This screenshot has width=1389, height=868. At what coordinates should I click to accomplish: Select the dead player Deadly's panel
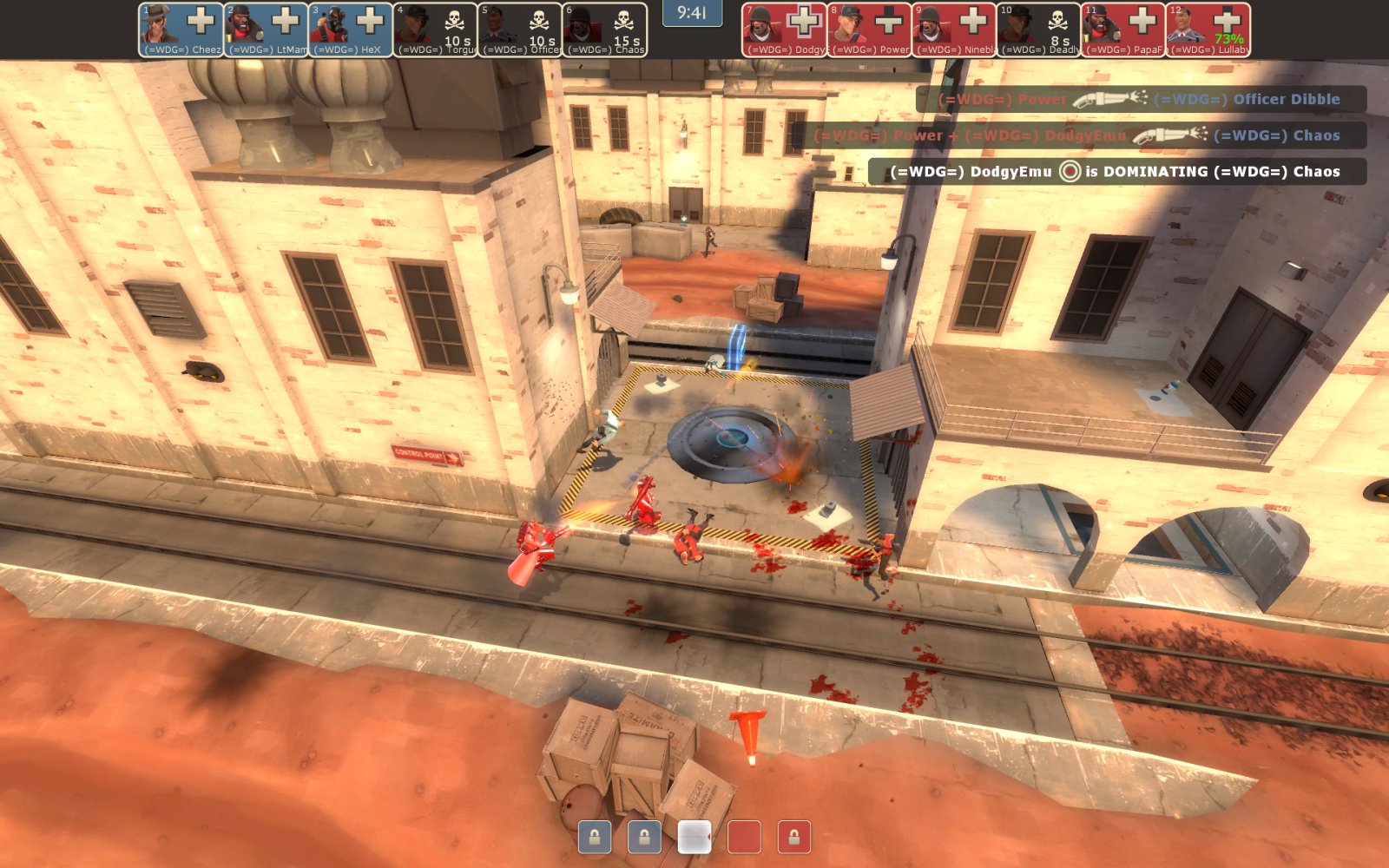[x=1039, y=30]
